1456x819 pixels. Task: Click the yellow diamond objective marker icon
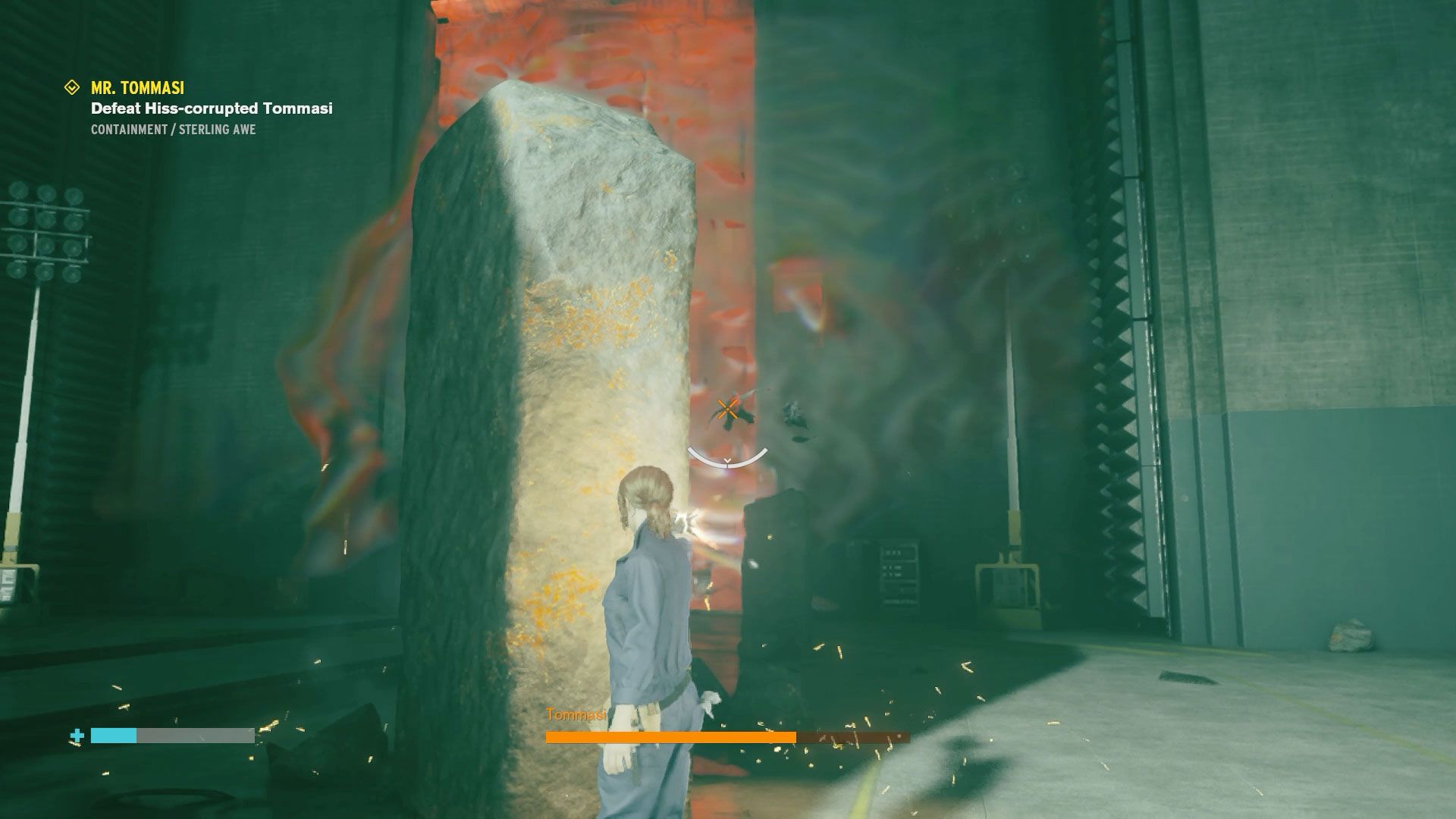pyautogui.click(x=72, y=87)
